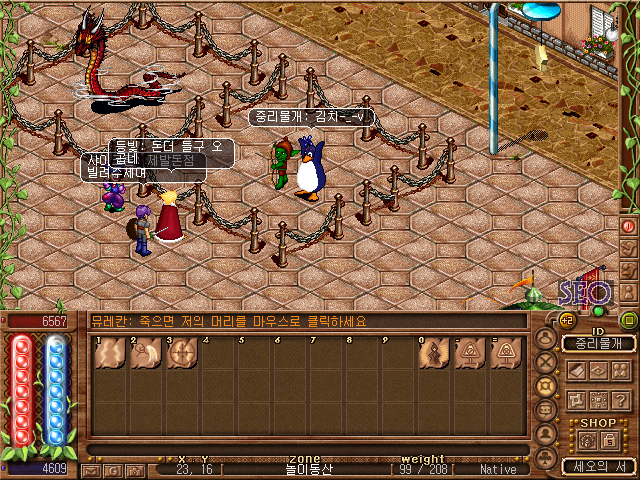The height and width of the screenshot is (480, 640).
Task: Click the 세오의 서 button
Action: [598, 466]
